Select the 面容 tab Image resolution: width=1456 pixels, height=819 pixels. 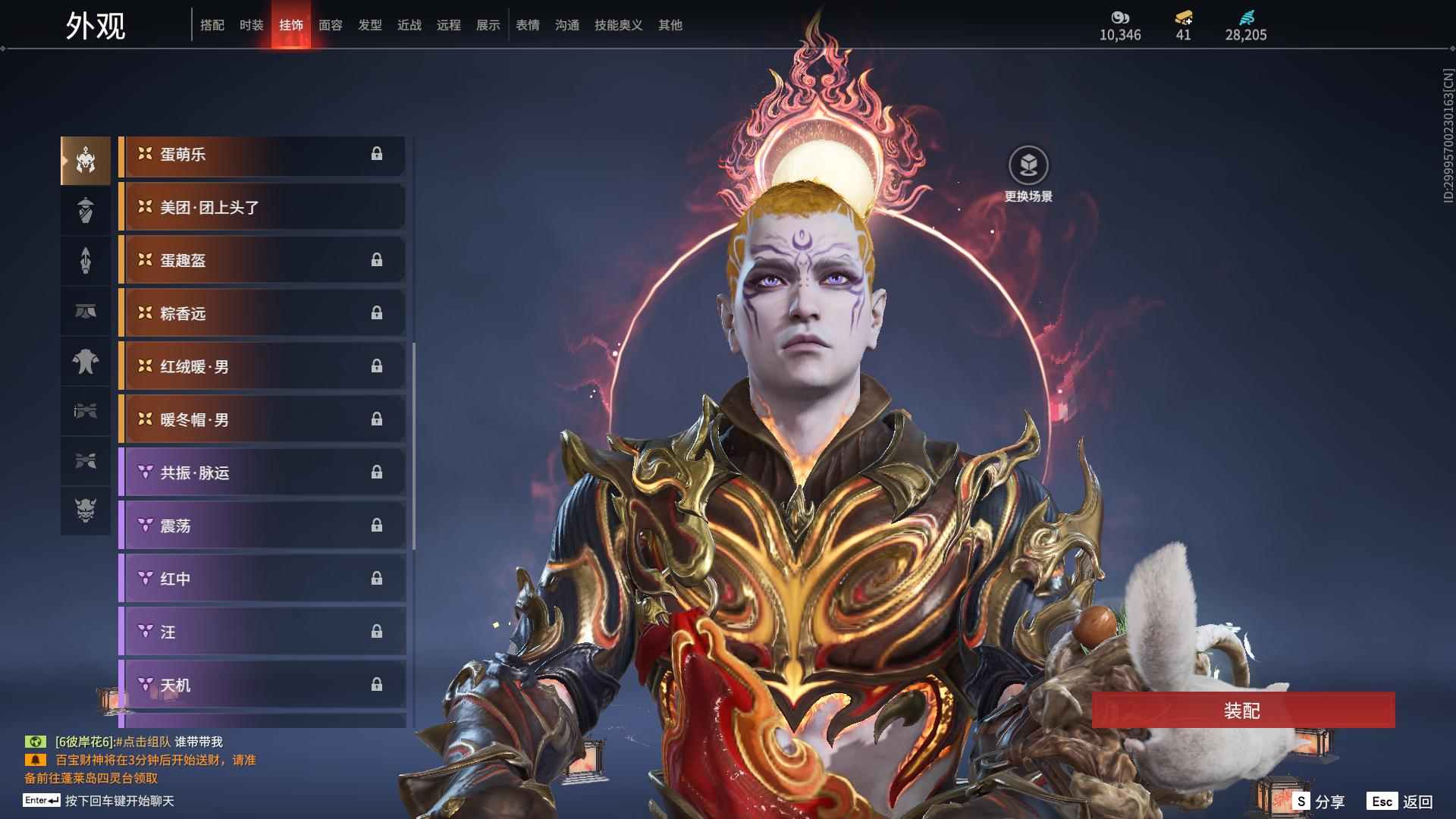click(x=330, y=25)
